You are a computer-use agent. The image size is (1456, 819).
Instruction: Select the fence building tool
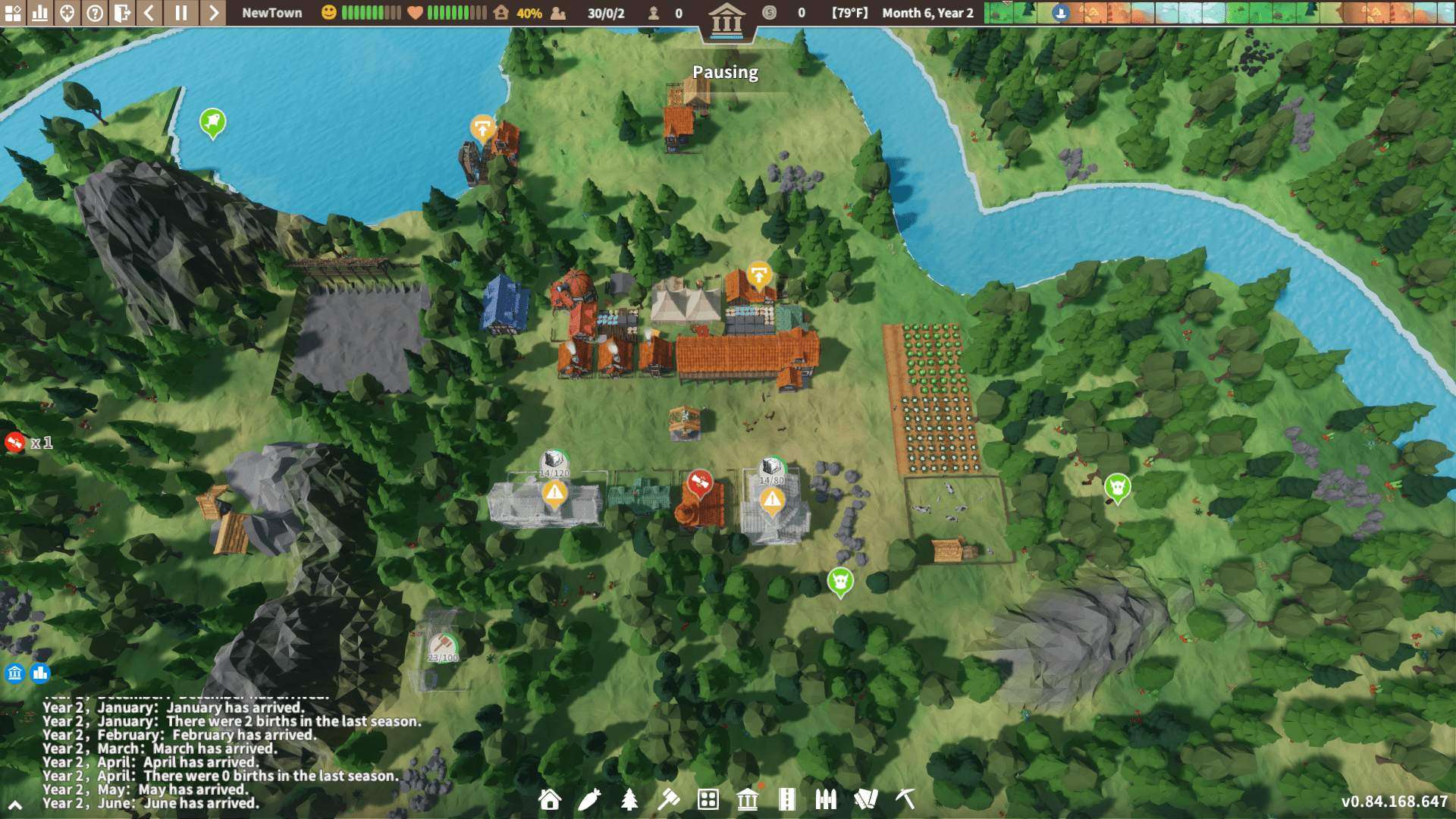827,800
